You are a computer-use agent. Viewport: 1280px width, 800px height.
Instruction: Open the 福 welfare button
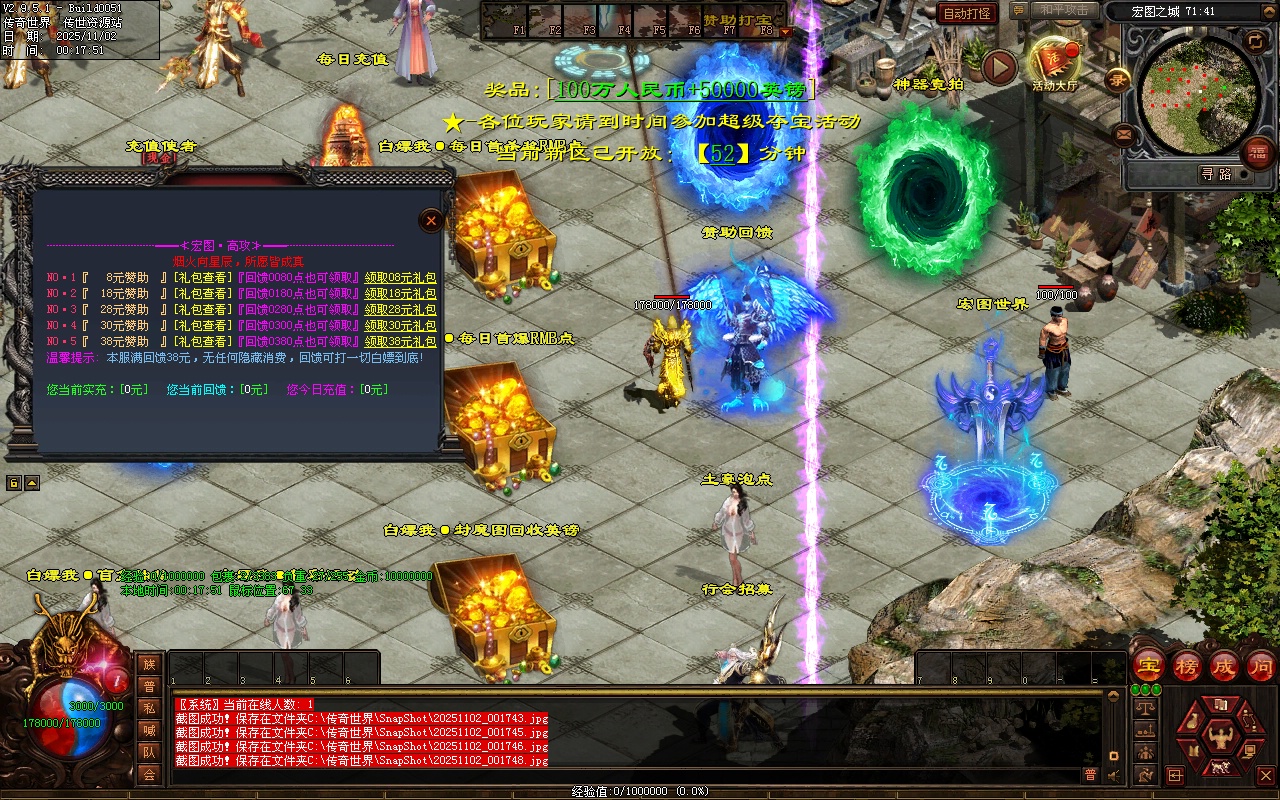click(x=1256, y=151)
